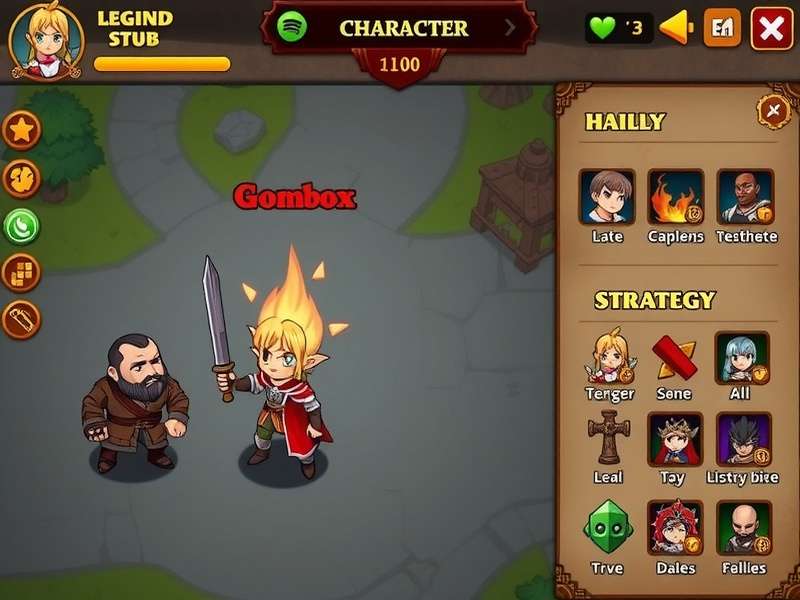
Task: Click the green phone bubble icon
Action: point(22,226)
